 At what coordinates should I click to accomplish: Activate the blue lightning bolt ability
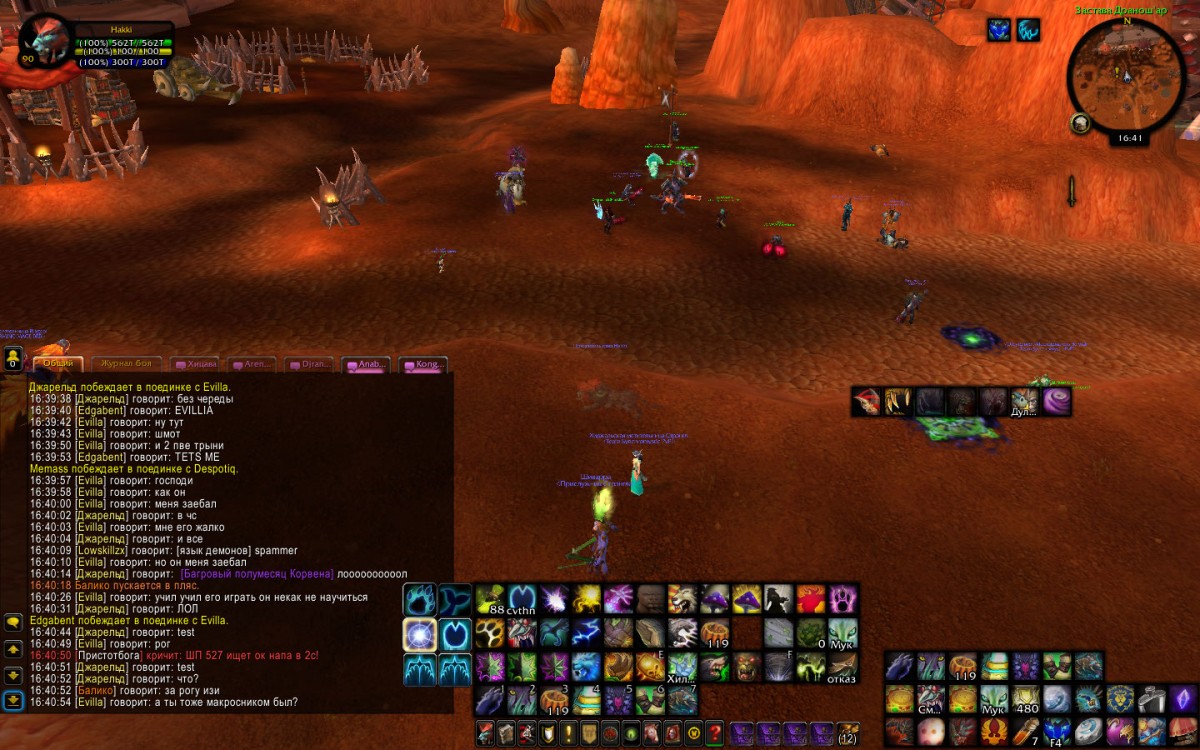(x=586, y=633)
